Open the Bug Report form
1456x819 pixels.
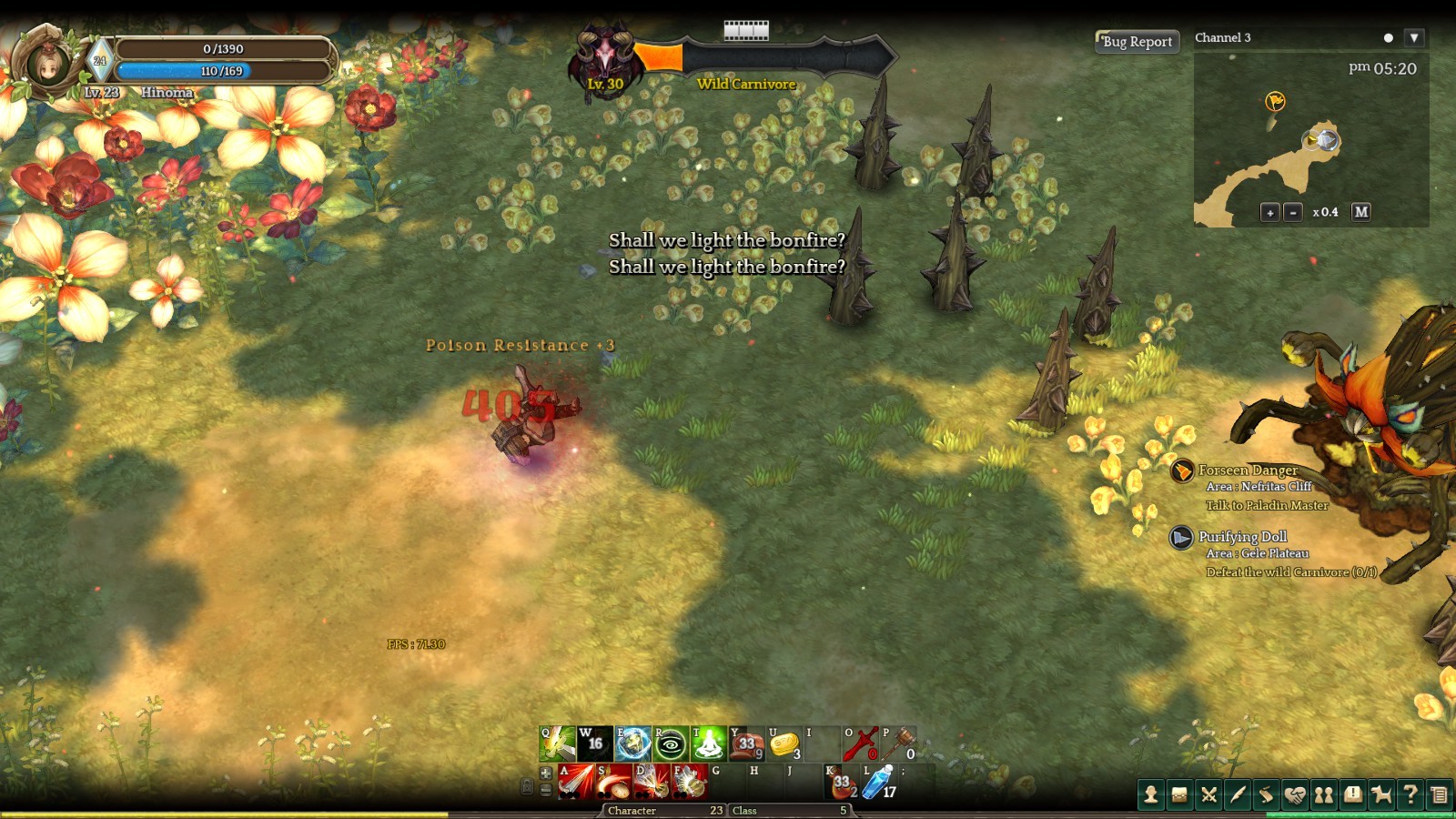tap(1137, 42)
